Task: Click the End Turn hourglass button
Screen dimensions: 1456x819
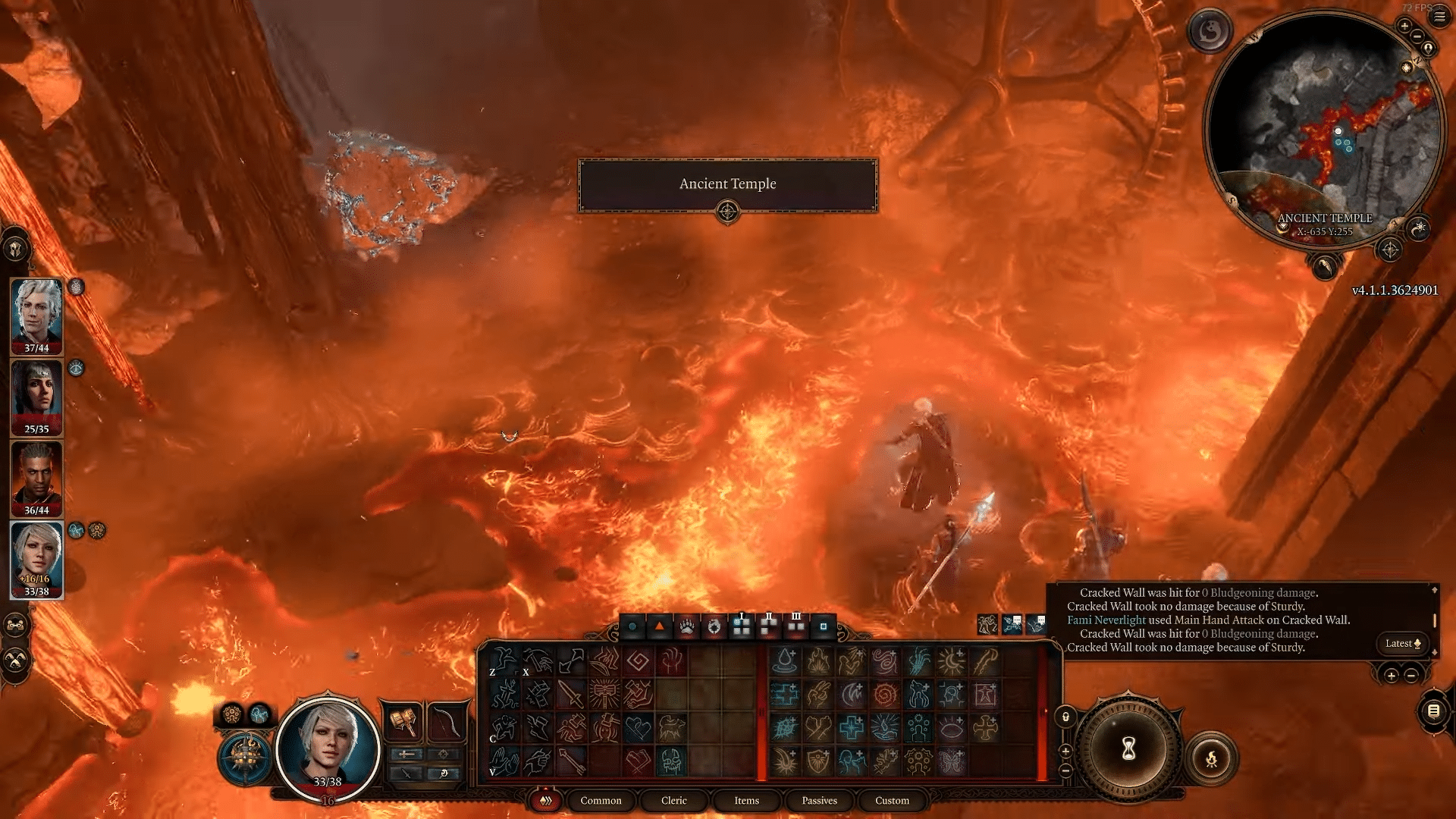Action: click(1128, 752)
